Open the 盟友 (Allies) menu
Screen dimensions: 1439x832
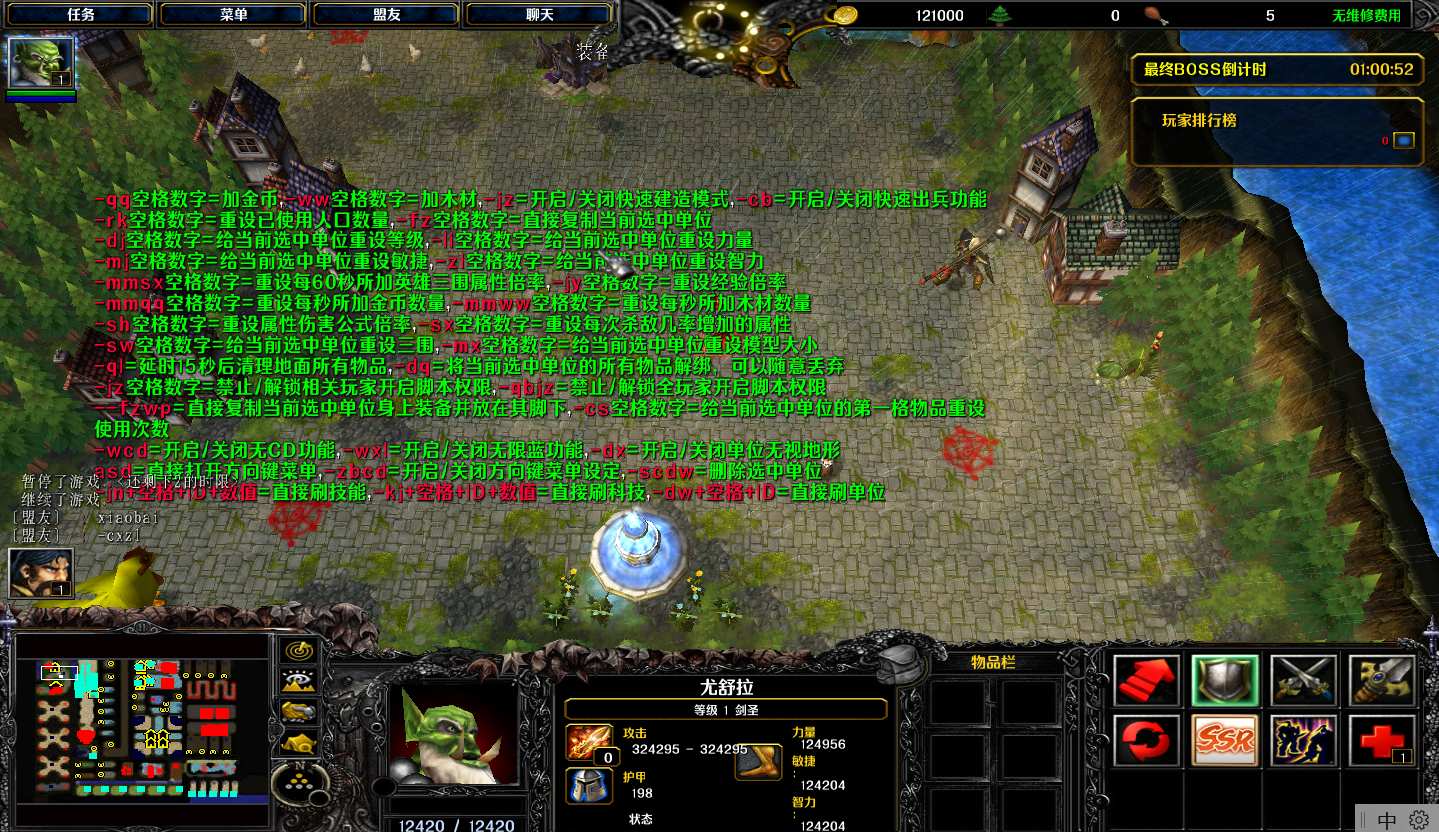click(x=387, y=15)
